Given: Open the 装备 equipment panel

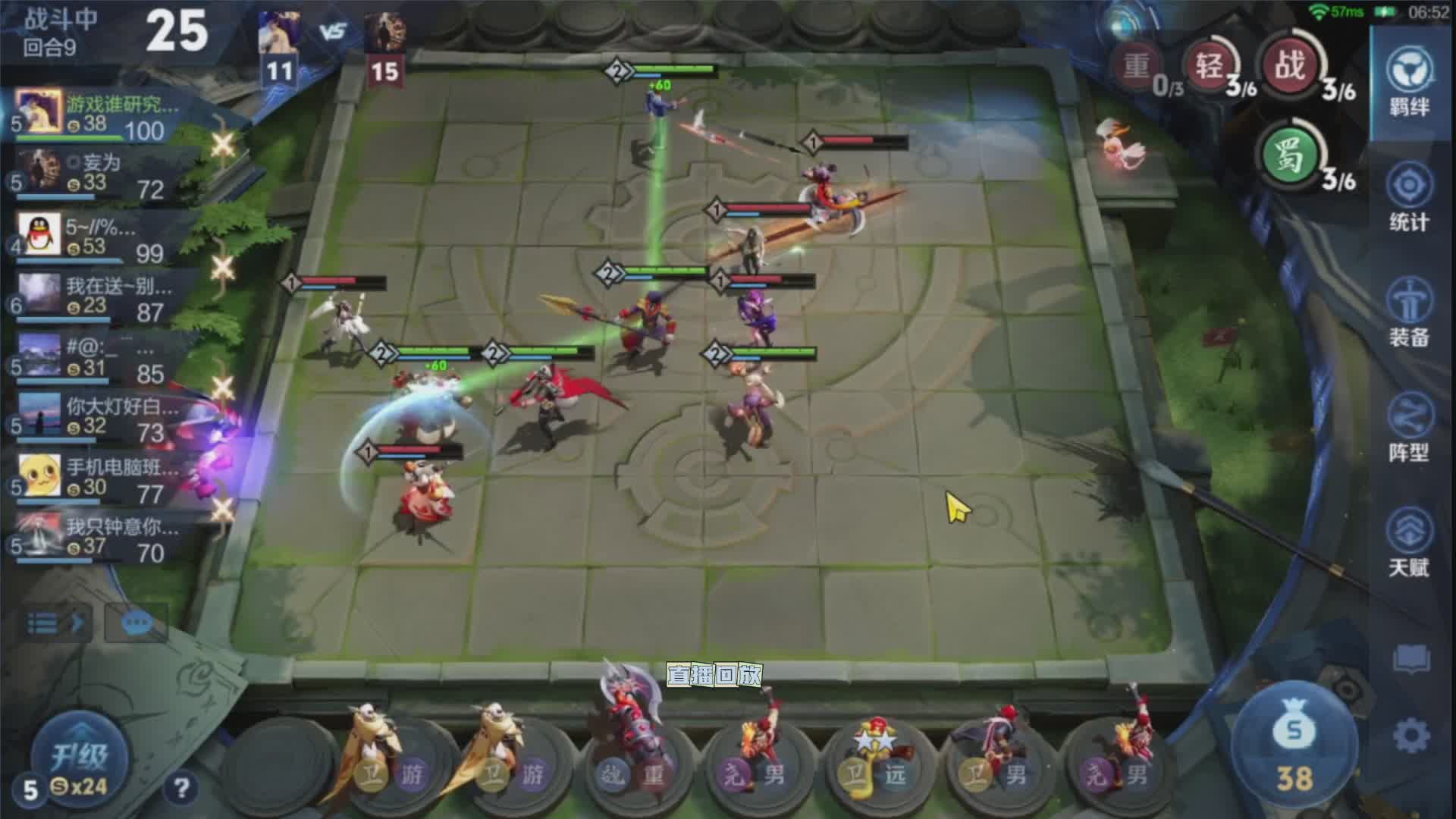Looking at the screenshot, I should pyautogui.click(x=1409, y=312).
